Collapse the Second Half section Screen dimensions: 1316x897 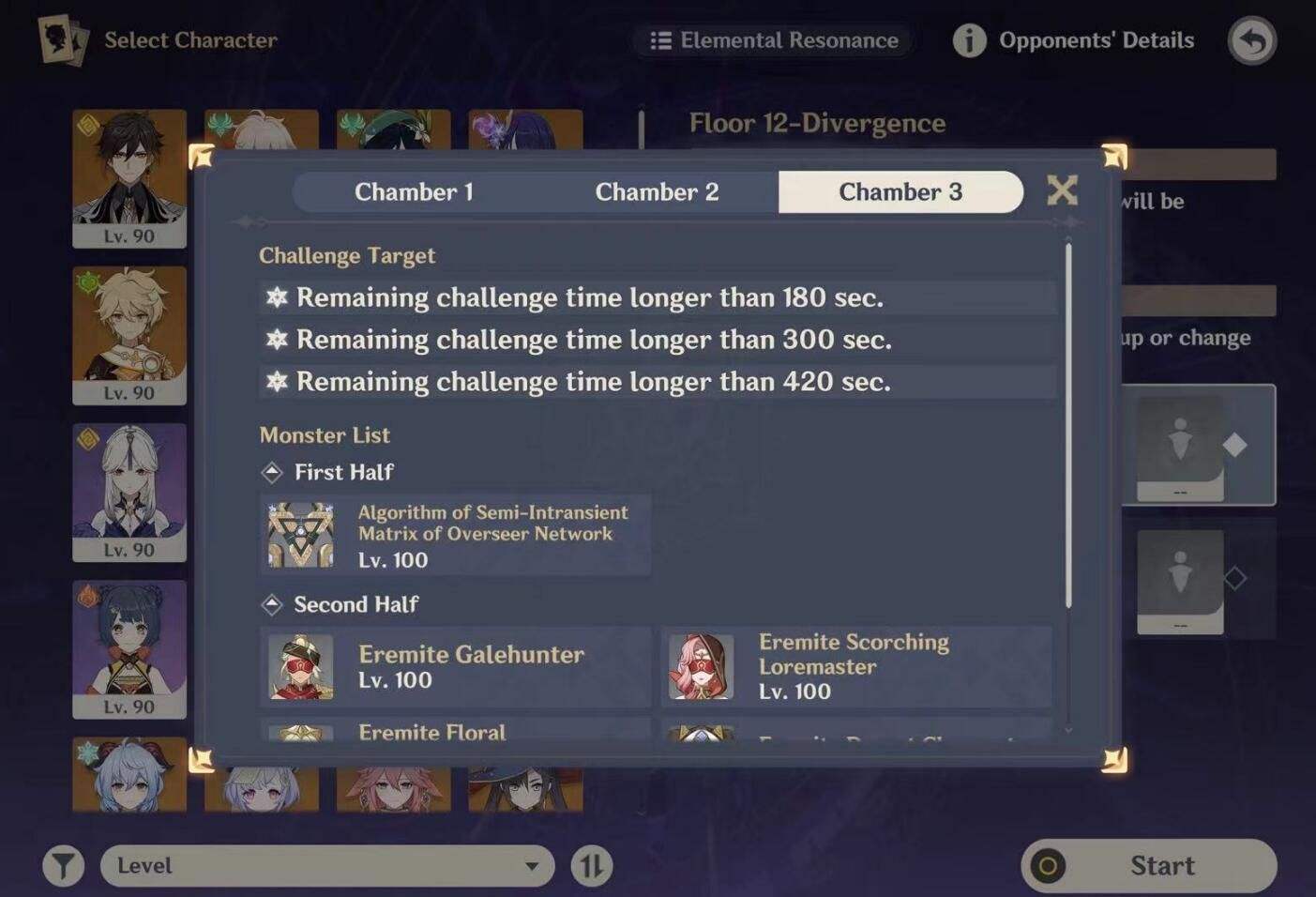click(273, 604)
